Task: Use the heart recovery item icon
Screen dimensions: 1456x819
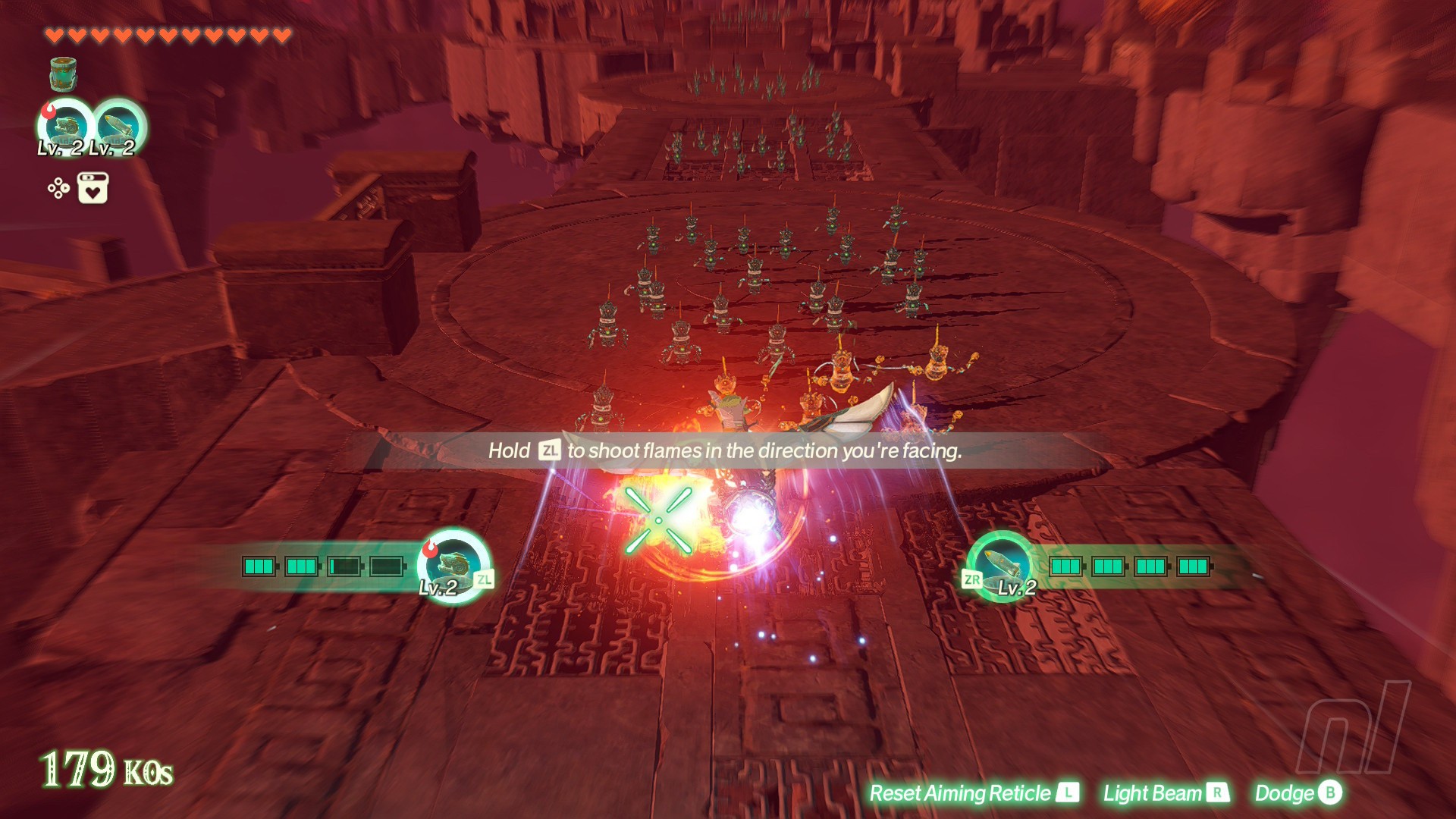Action: 93,188
